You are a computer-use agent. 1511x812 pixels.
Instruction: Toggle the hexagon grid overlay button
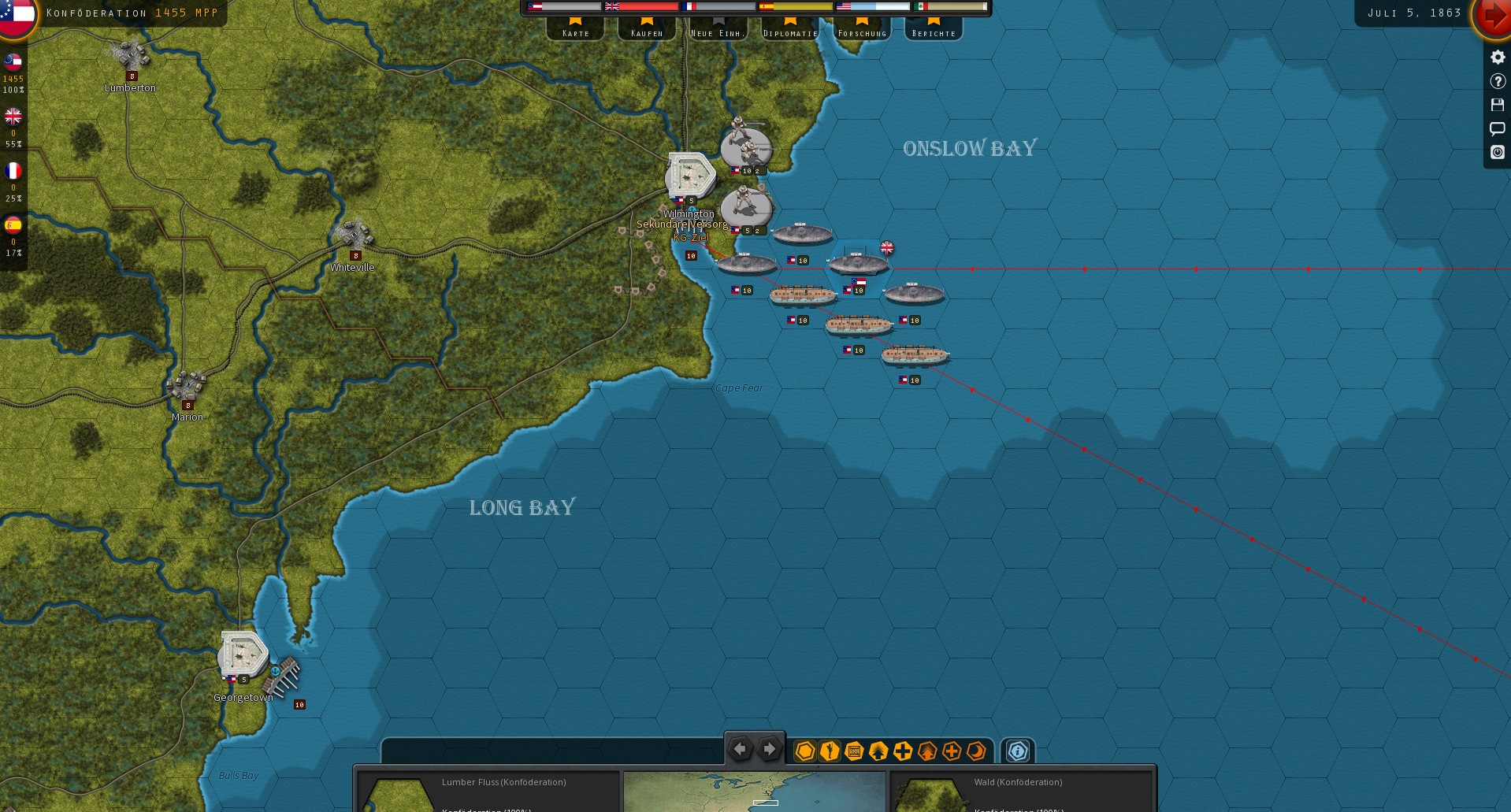pyautogui.click(x=804, y=751)
